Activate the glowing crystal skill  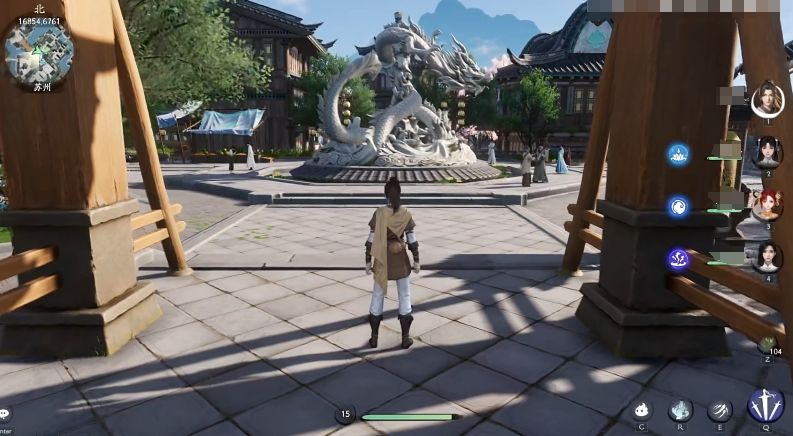click(681, 410)
